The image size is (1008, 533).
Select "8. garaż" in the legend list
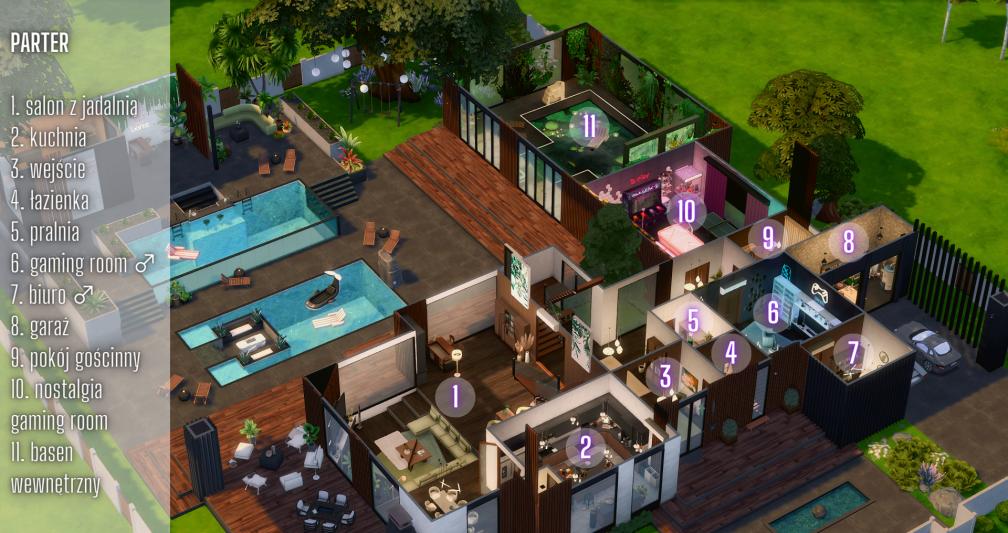[x=42, y=326]
